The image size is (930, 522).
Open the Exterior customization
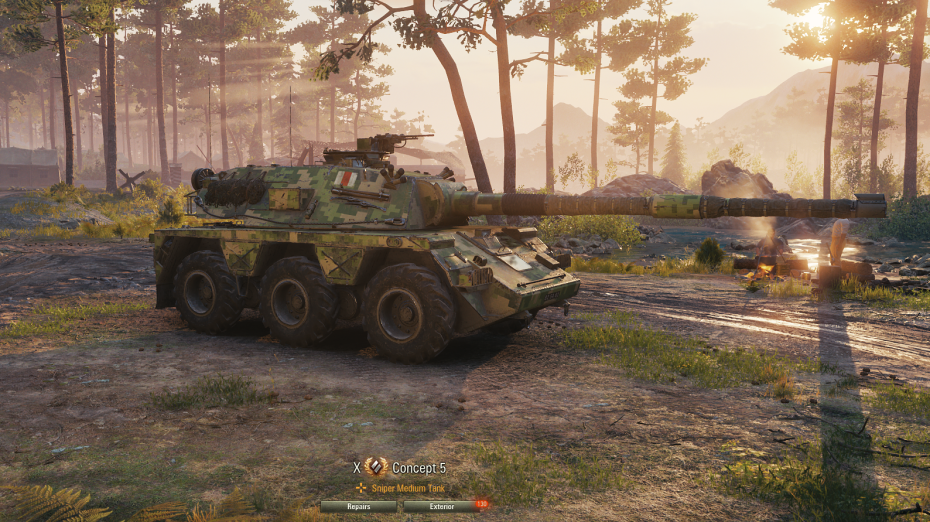click(x=442, y=506)
